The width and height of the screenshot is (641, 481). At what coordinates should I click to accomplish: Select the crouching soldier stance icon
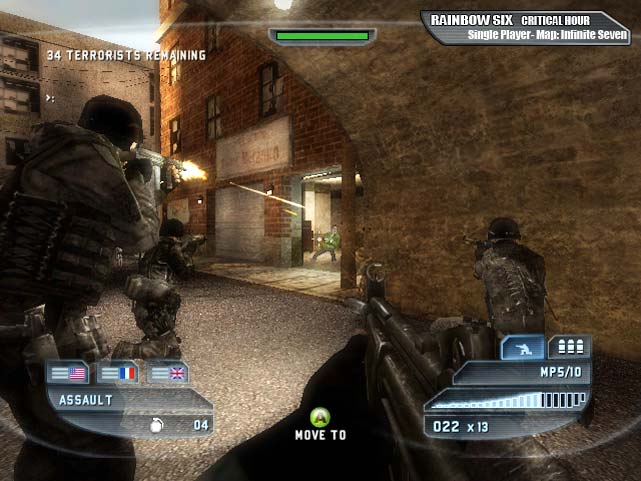tap(523, 347)
